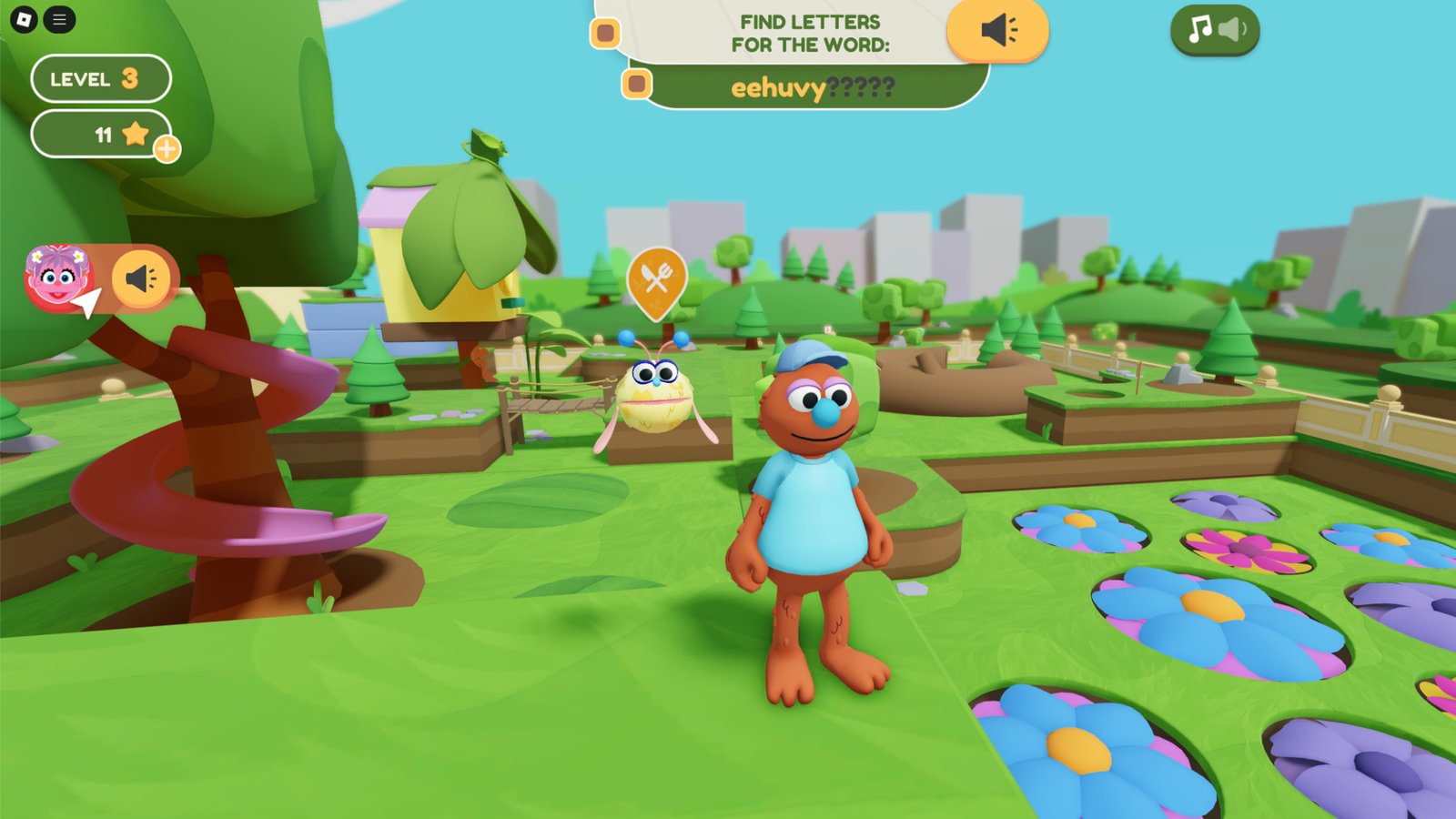Open the Roblox logo menu

24,19
